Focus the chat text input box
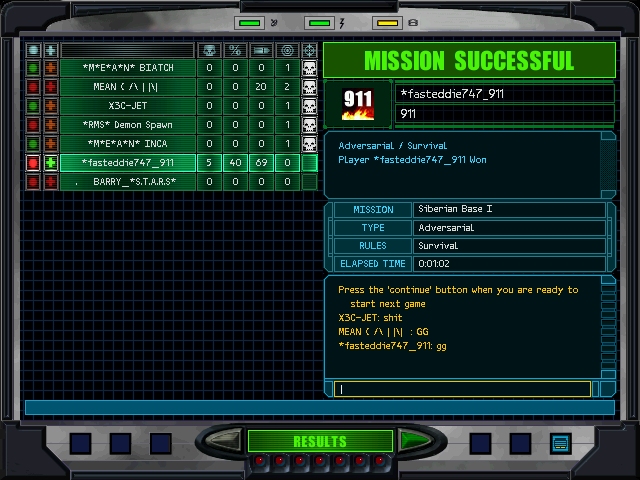This screenshot has height=480, width=640. tap(464, 389)
